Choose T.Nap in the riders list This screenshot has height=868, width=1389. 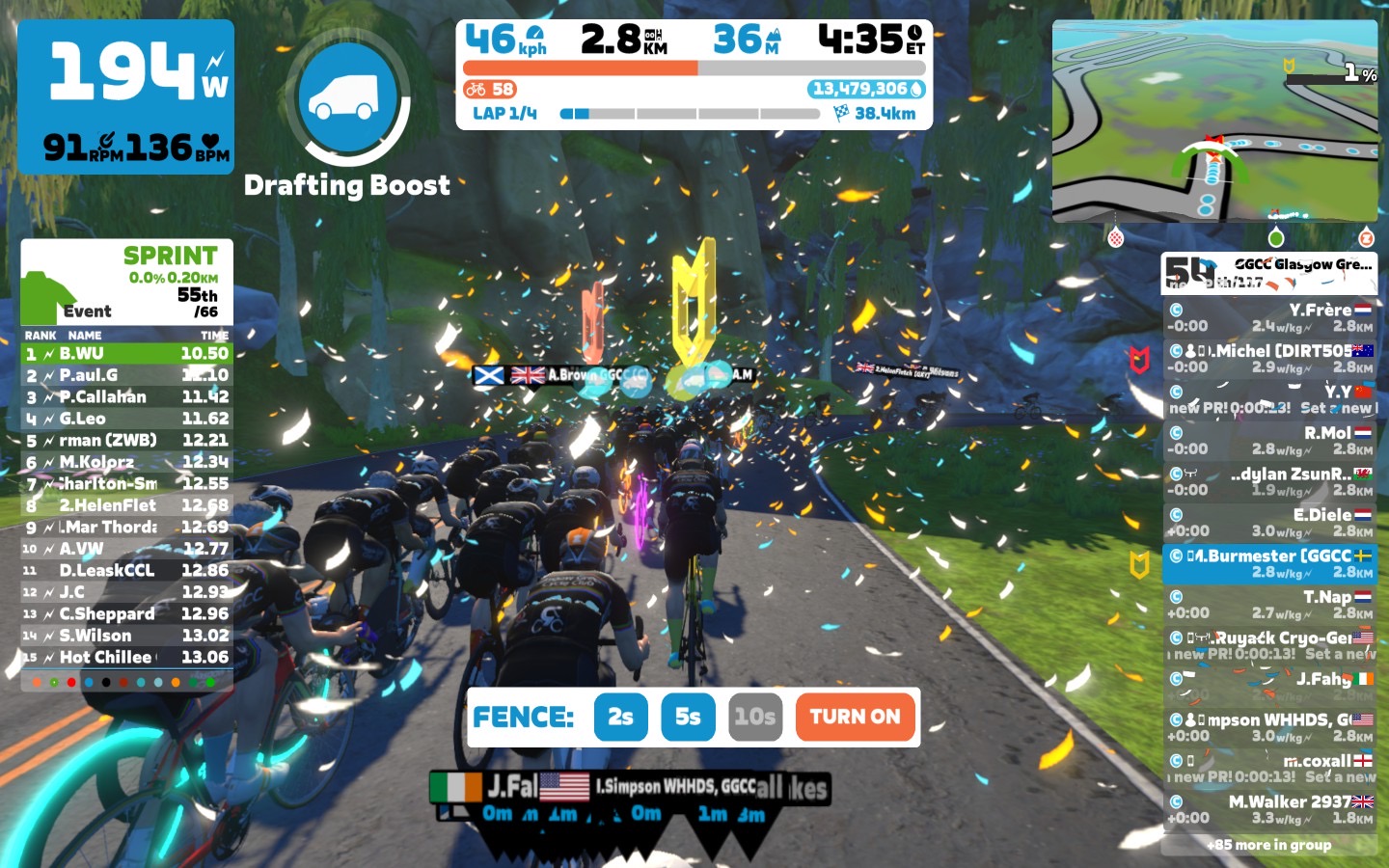pos(1269,605)
